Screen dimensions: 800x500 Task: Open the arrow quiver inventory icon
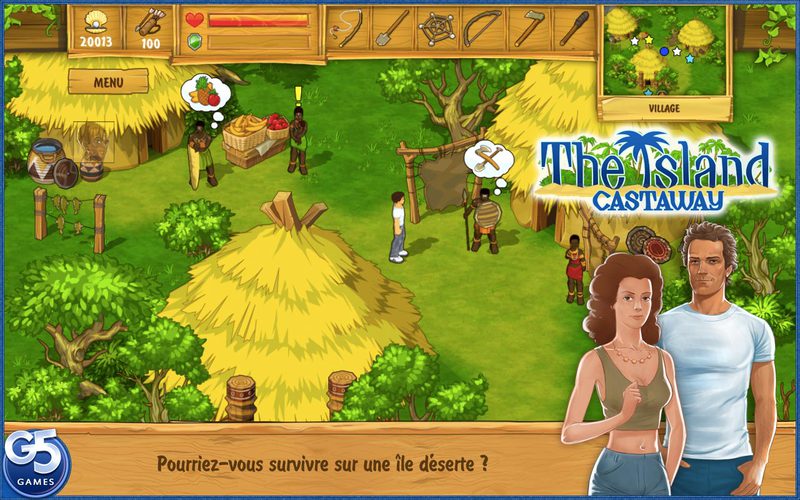click(x=152, y=22)
